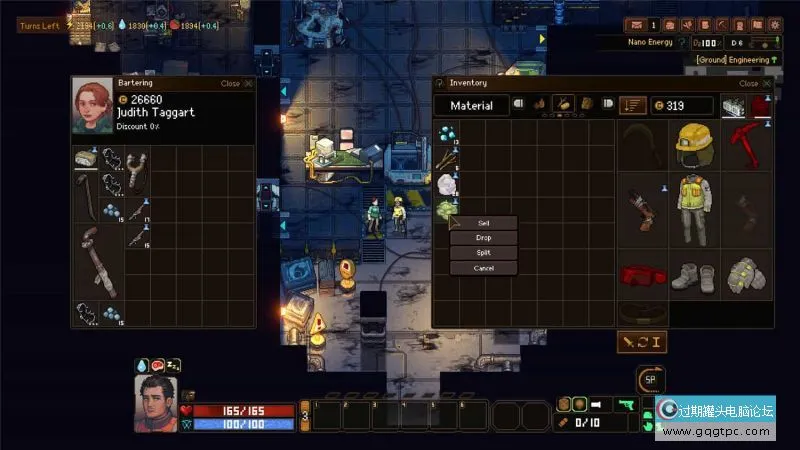Choose Drop in the item context menu

click(484, 238)
